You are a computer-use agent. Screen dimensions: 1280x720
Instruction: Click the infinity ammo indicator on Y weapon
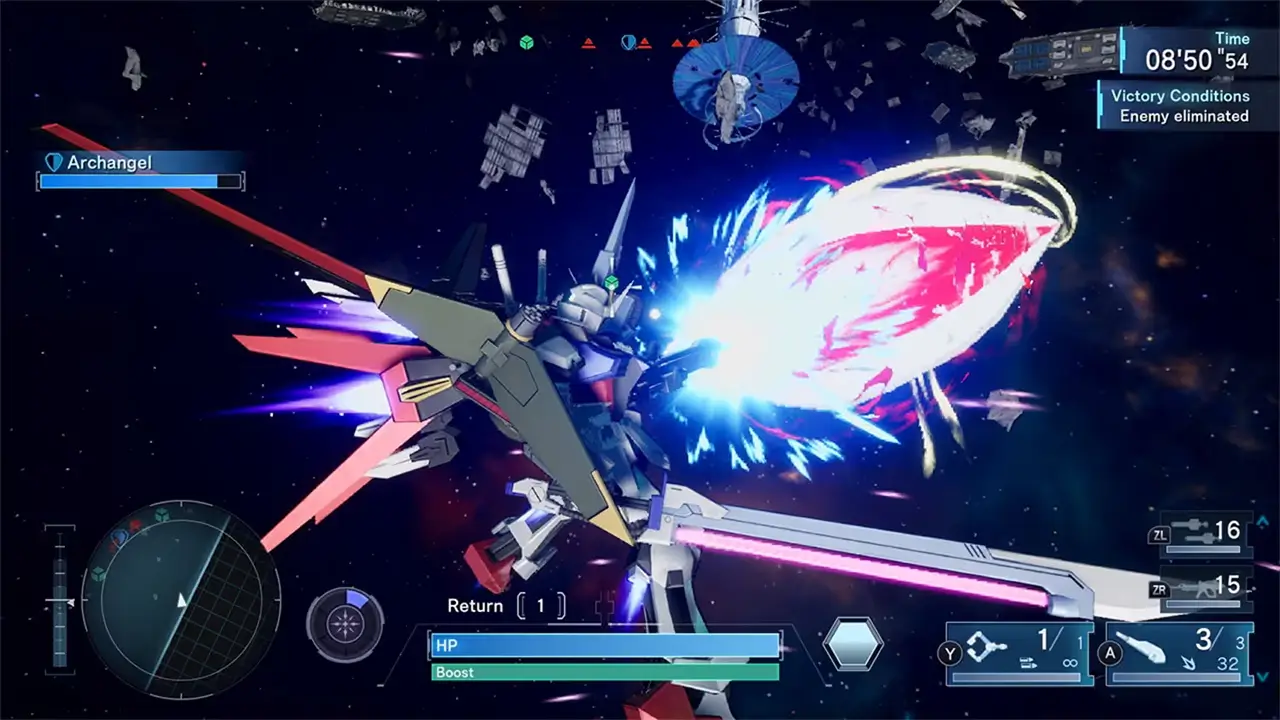(1071, 663)
